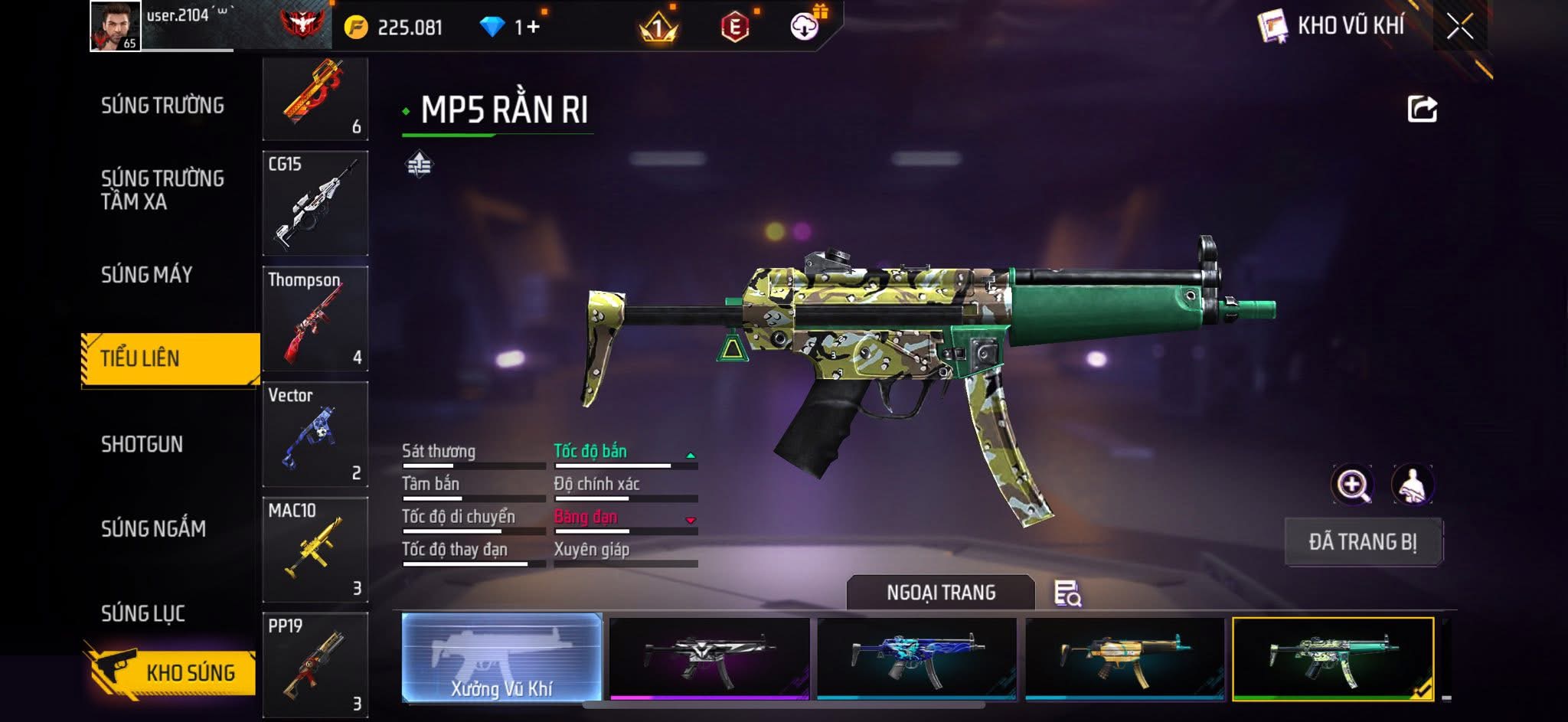Open the Súng Ngắm category
This screenshot has height=722, width=1568.
(153, 529)
